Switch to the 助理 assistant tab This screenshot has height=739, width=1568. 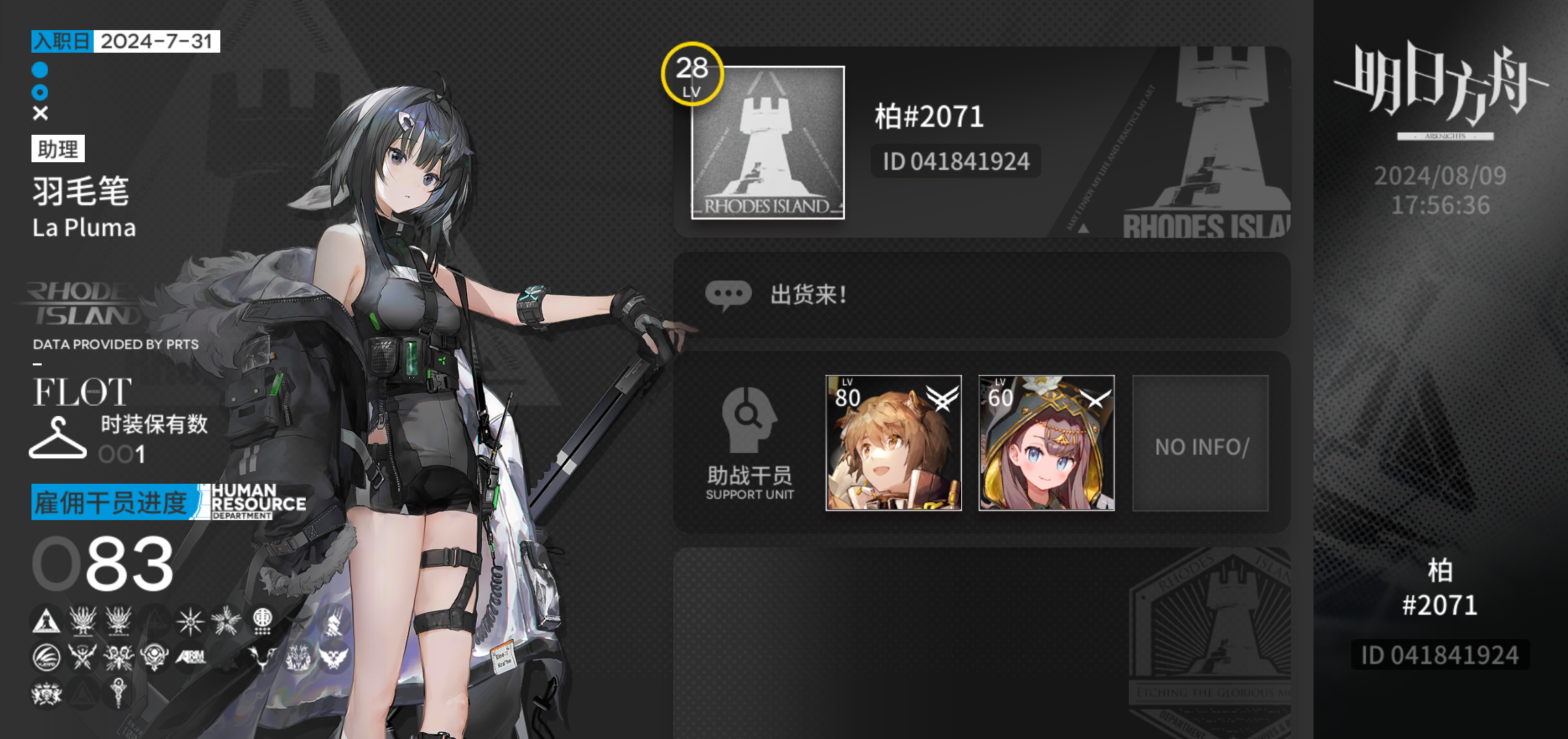point(58,149)
